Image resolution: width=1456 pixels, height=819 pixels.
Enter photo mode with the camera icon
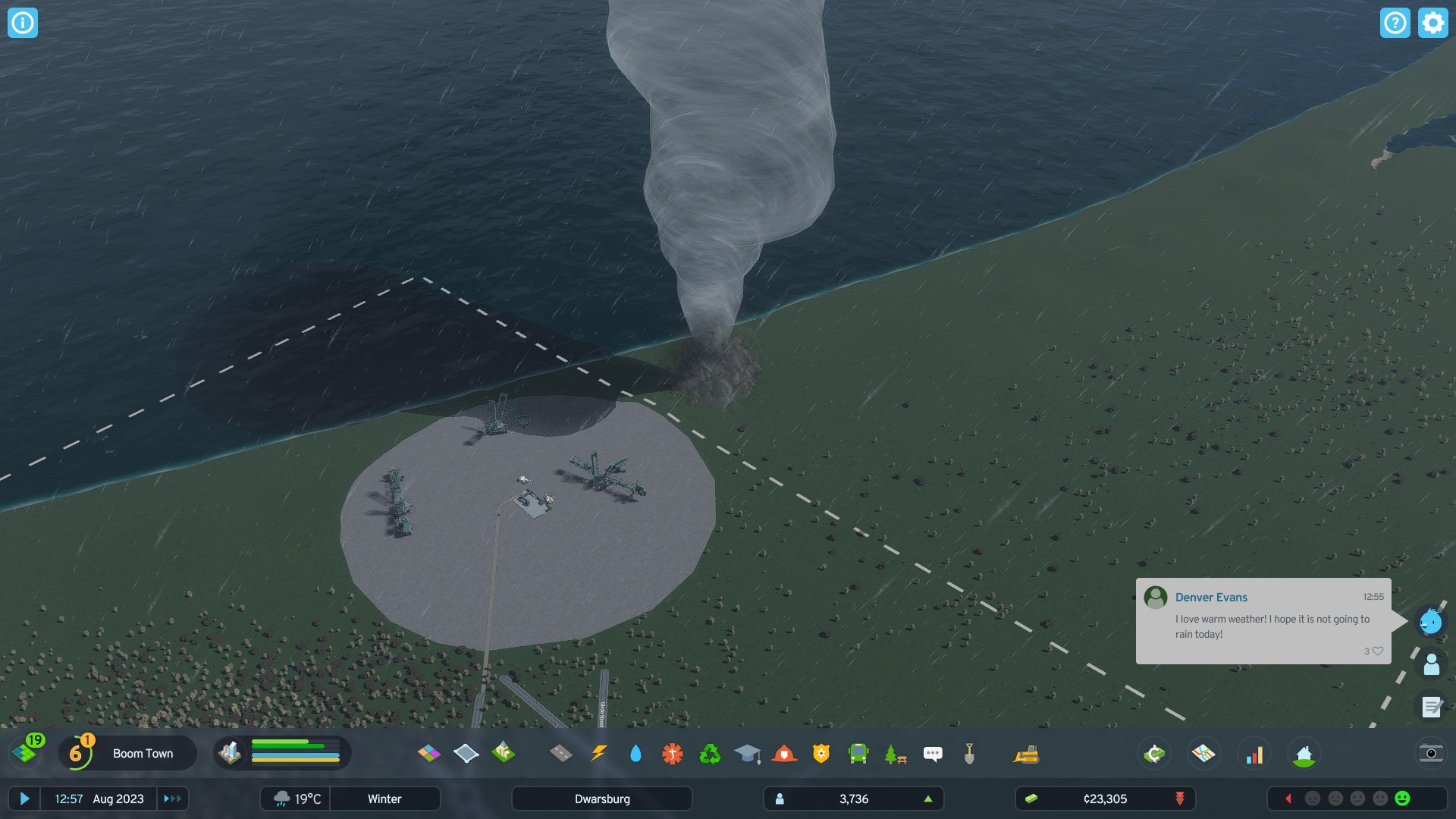click(x=1431, y=753)
